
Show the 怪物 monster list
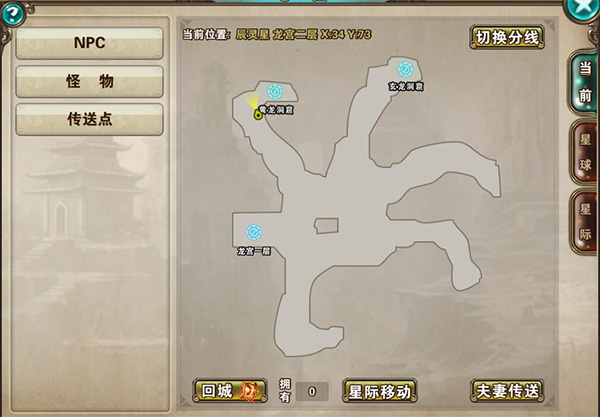click(x=90, y=81)
